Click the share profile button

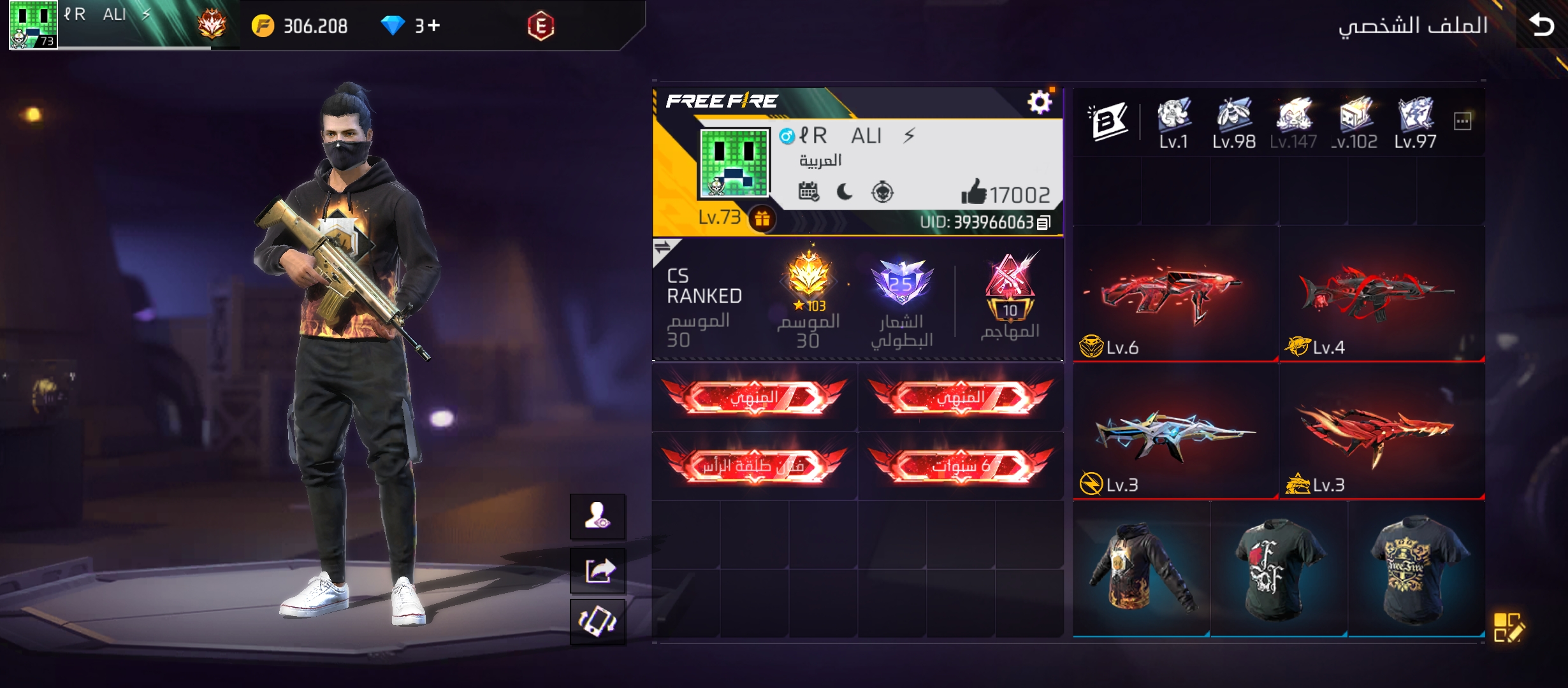[x=598, y=570]
